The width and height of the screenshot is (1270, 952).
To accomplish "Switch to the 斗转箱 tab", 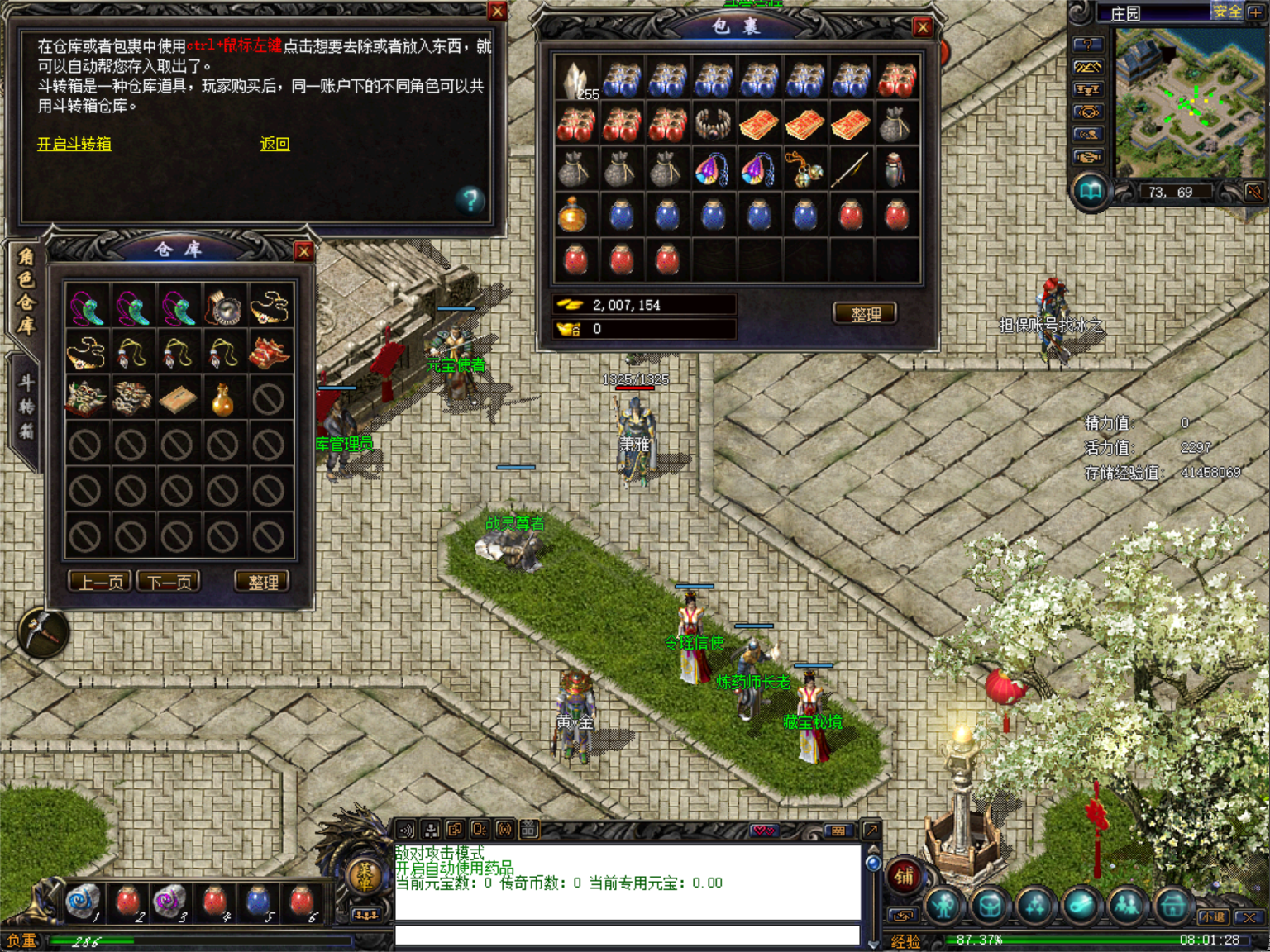I will (26, 407).
